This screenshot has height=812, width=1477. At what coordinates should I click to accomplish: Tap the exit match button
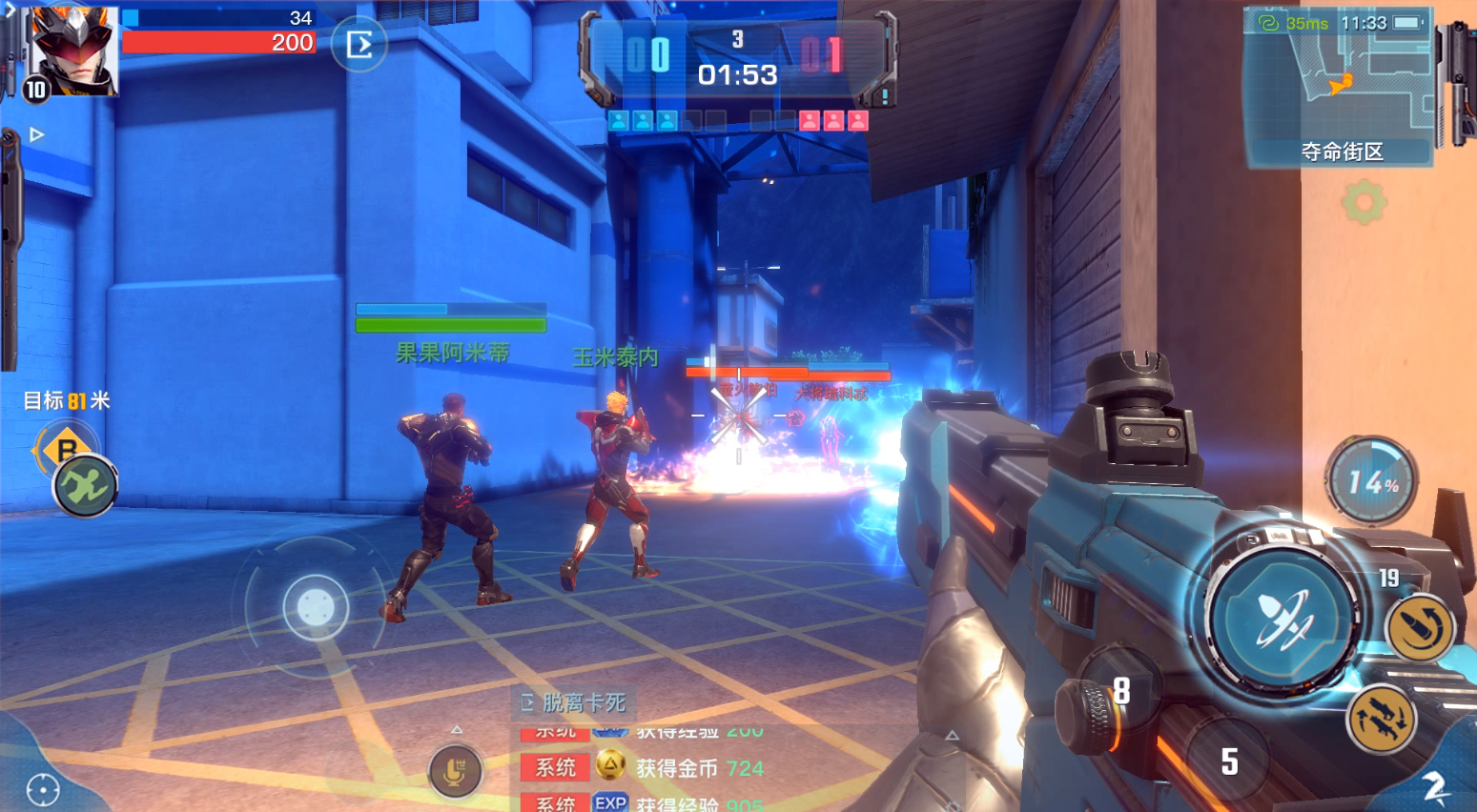(359, 45)
